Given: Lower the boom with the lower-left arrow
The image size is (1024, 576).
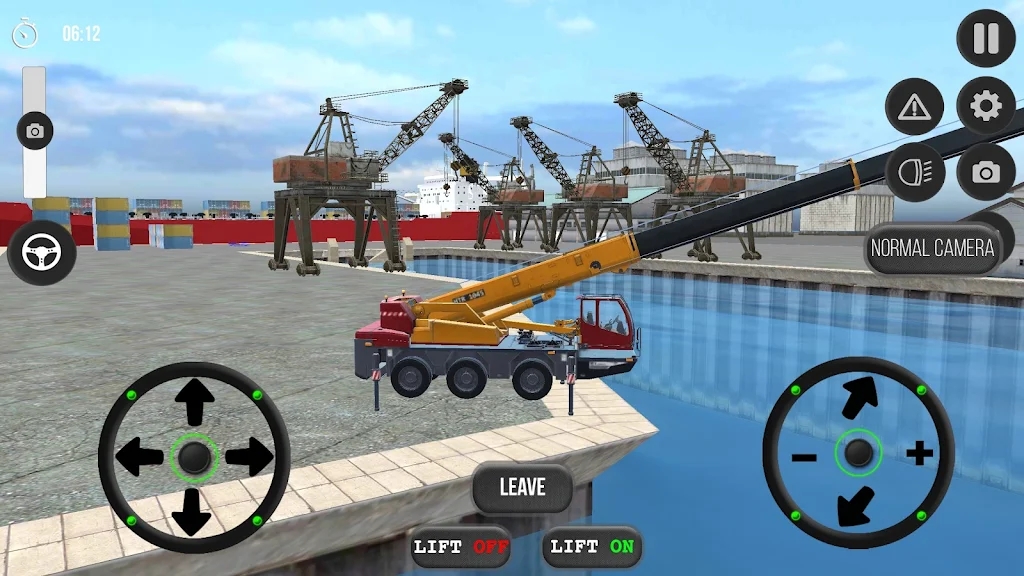Looking at the screenshot, I should (x=856, y=506).
